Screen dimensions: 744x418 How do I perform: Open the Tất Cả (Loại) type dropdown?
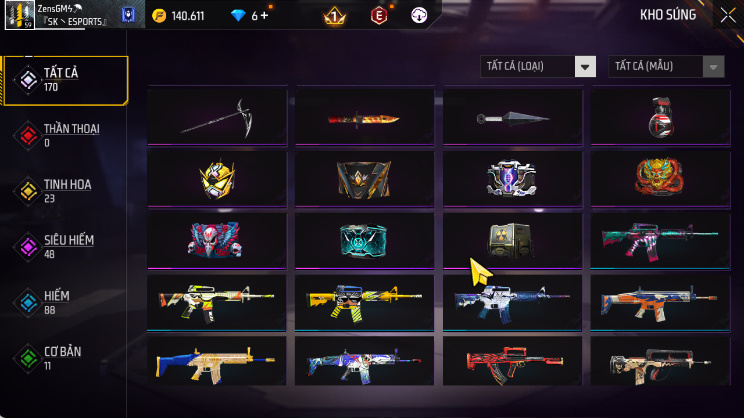point(538,66)
